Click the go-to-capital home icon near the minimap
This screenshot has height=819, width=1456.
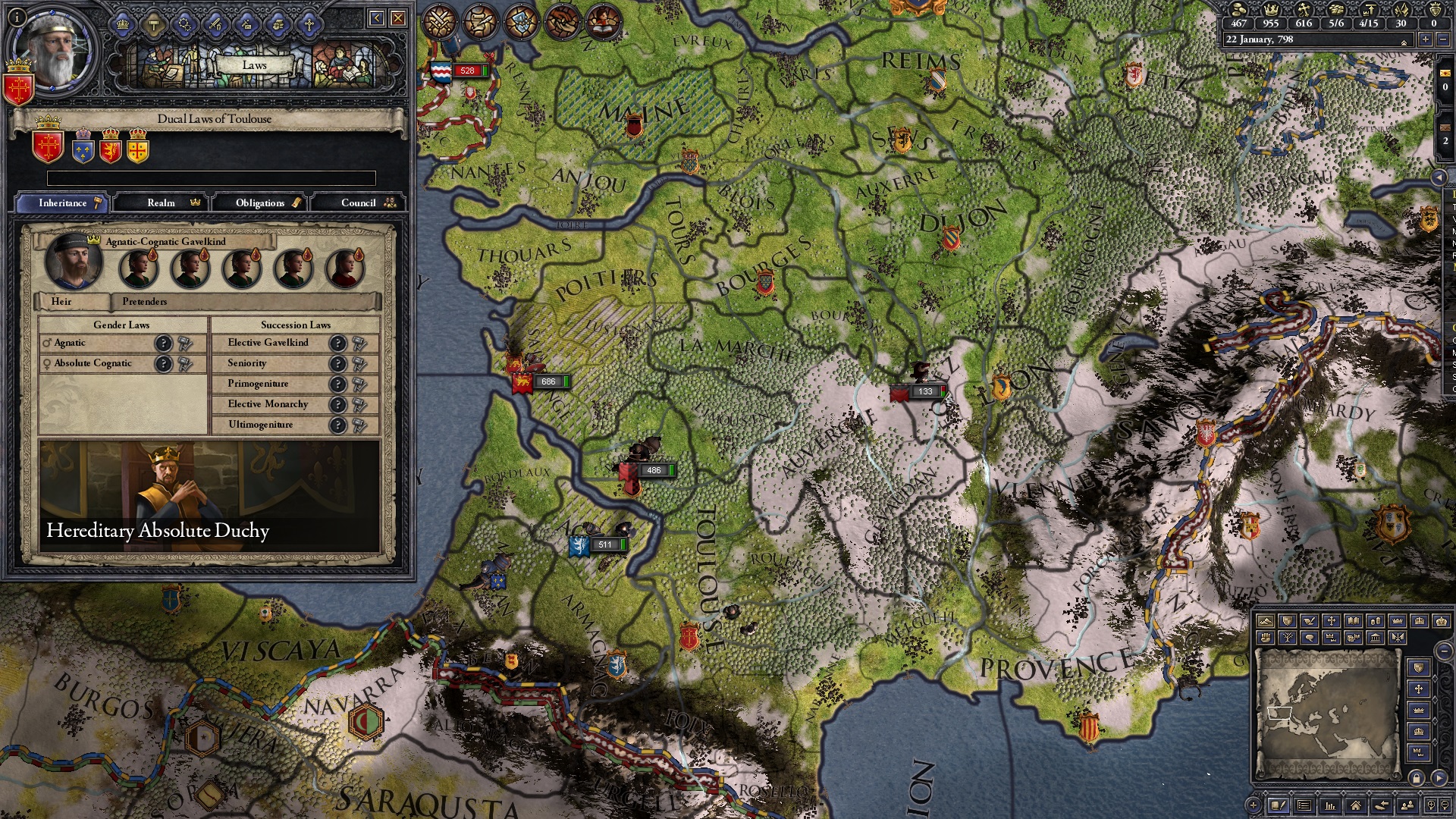click(1356, 806)
